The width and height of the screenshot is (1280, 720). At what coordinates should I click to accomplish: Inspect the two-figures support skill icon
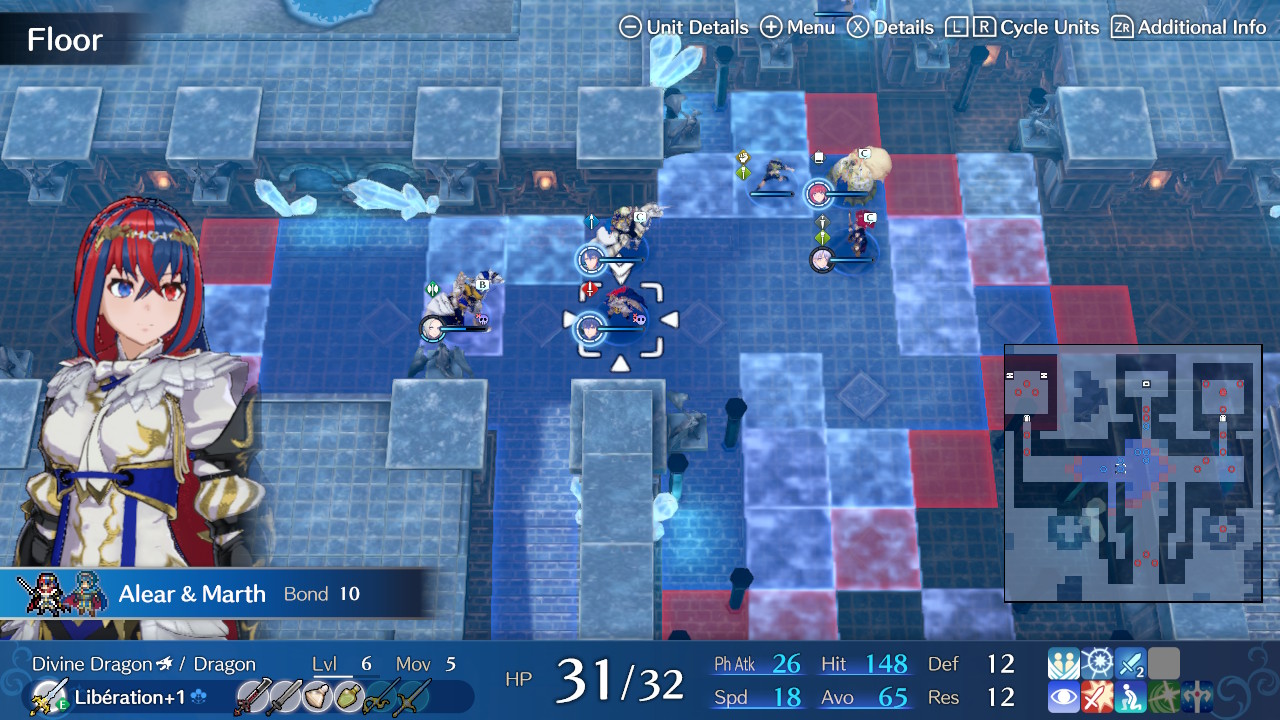coord(1063,664)
